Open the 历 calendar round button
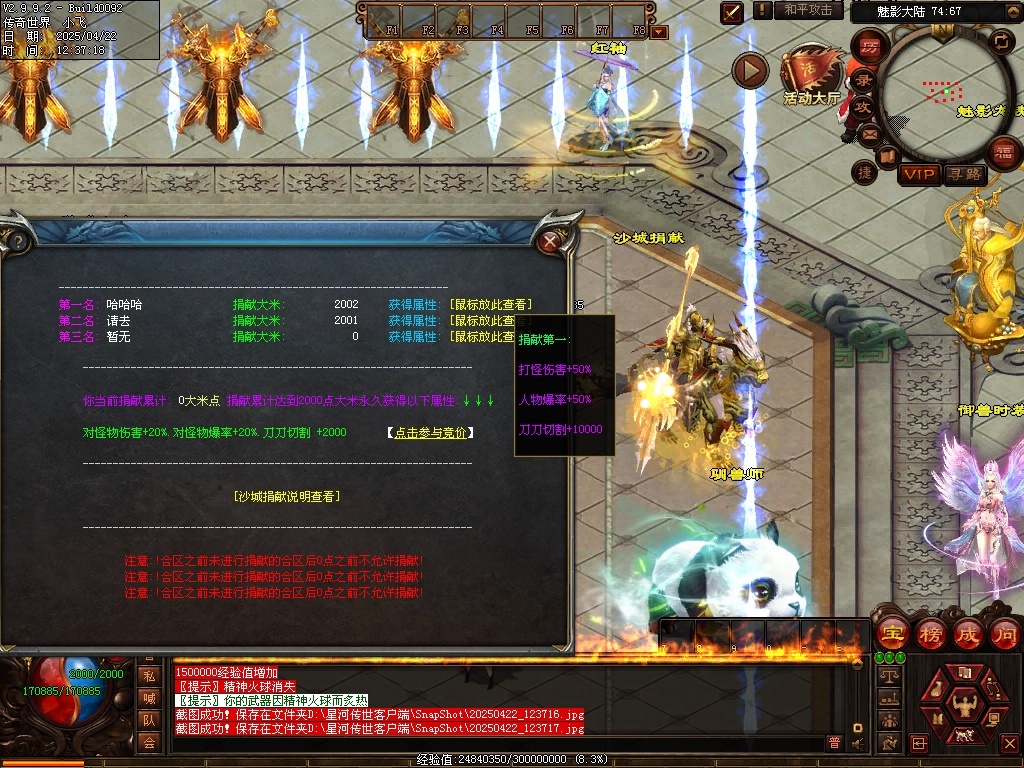Image resolution: width=1024 pixels, height=768 pixels. [x=869, y=46]
